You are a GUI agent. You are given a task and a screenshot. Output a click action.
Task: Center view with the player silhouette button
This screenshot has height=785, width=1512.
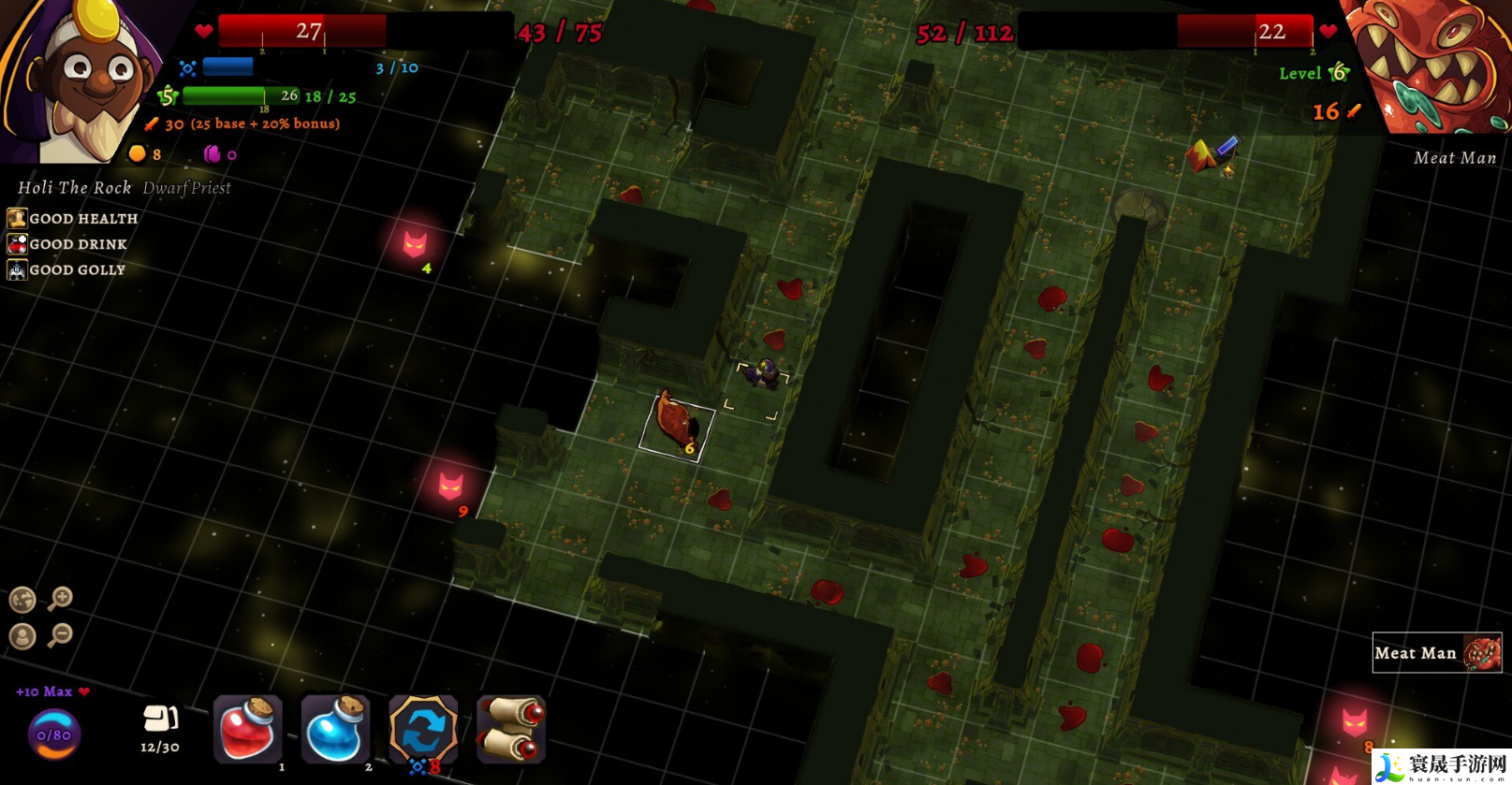22,636
